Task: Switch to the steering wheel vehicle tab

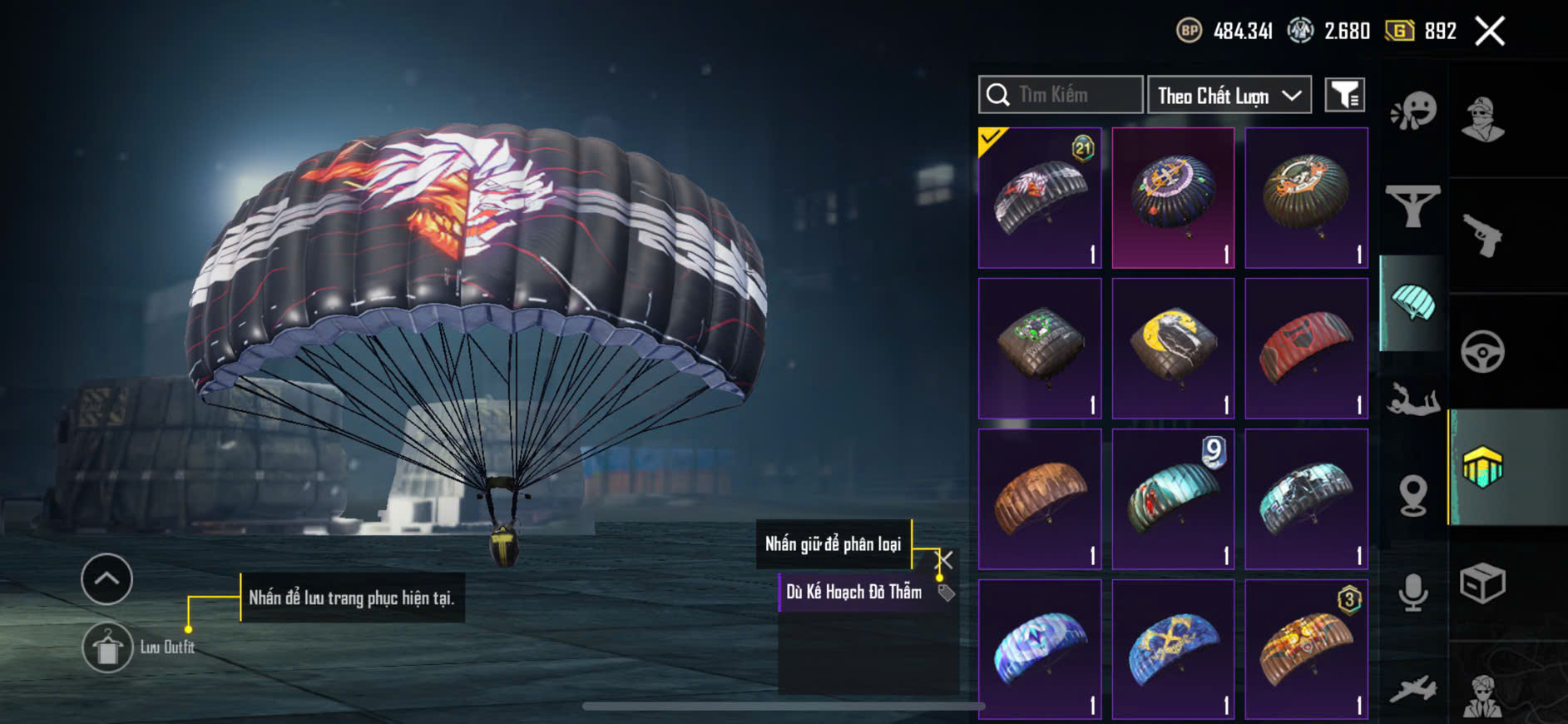Action: tap(1482, 352)
